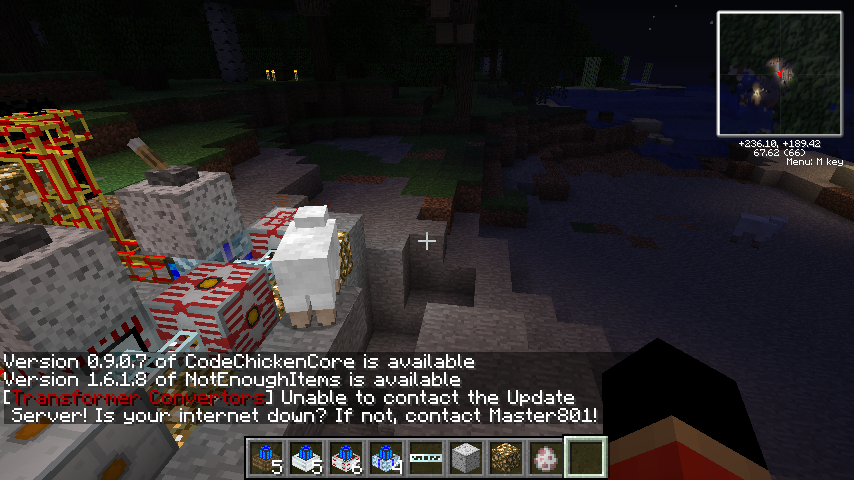This screenshot has width=854, height=480.
Task: Select the gray stone block slot
Action: pos(467,458)
